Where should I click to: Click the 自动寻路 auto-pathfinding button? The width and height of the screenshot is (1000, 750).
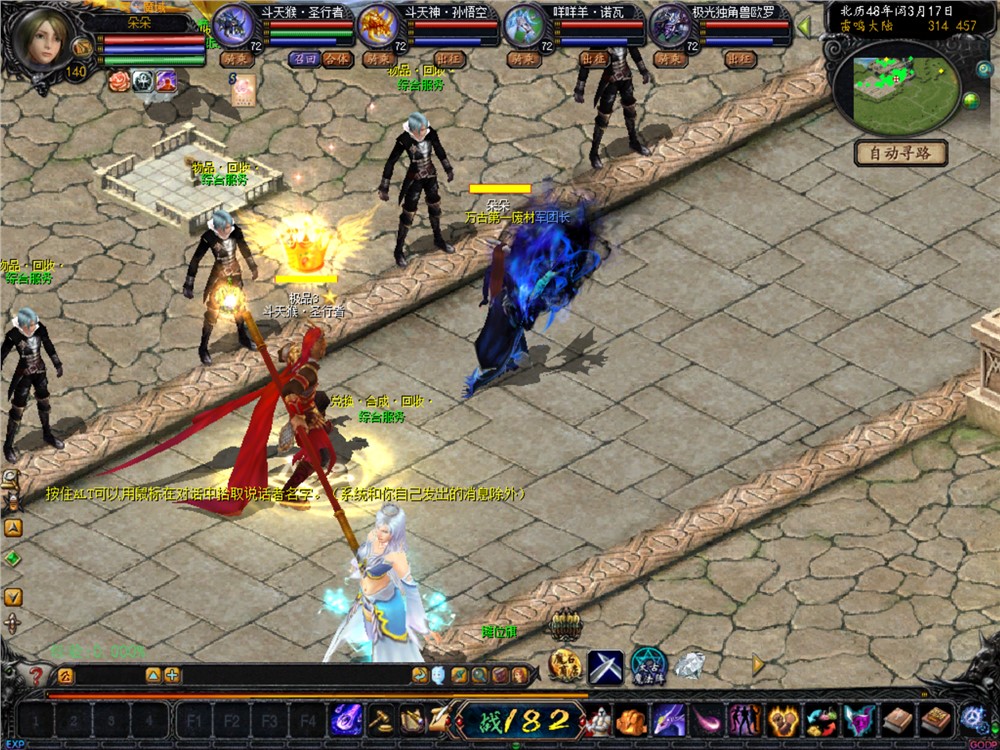coord(901,154)
